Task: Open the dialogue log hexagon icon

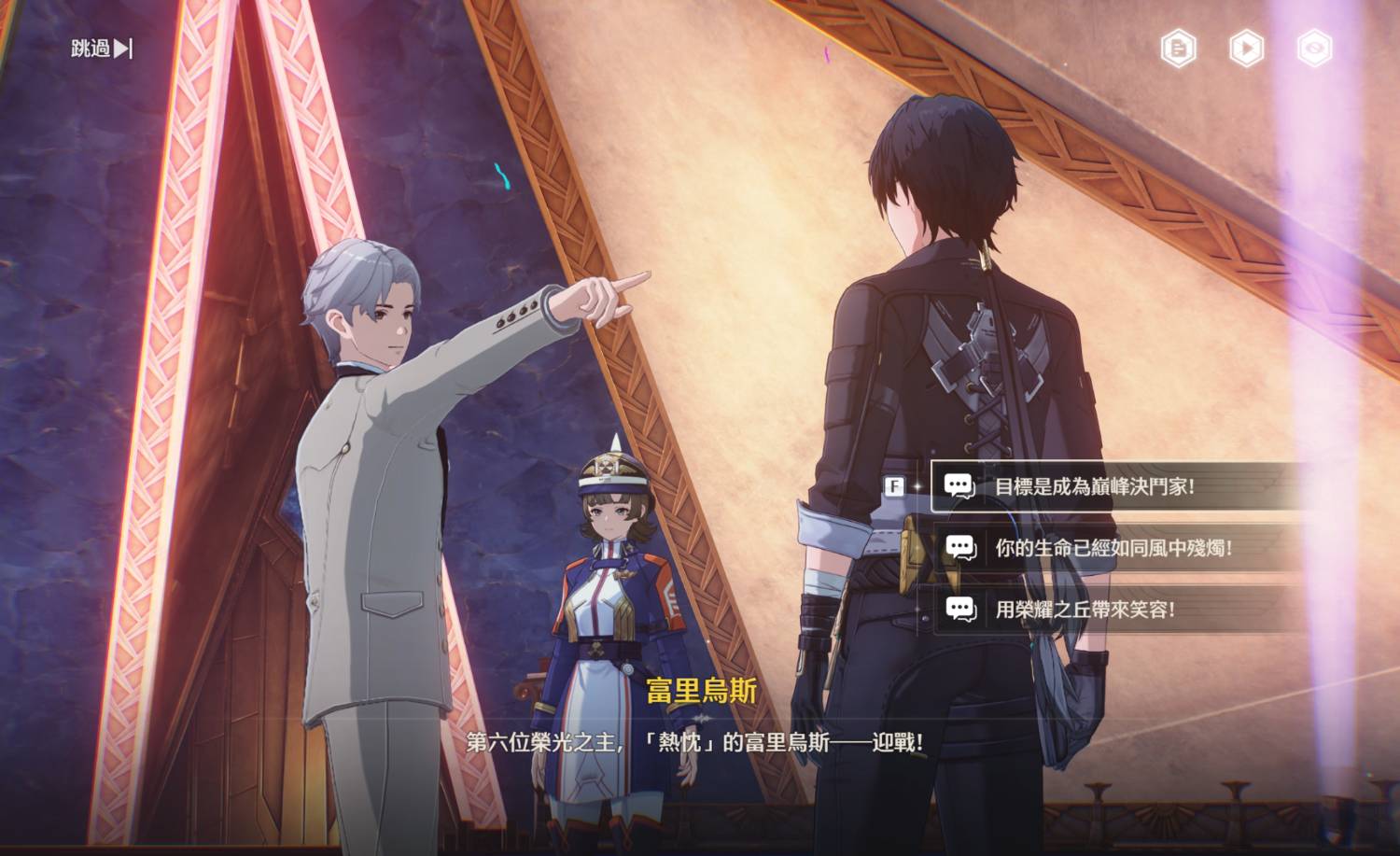Action: pos(1178,49)
